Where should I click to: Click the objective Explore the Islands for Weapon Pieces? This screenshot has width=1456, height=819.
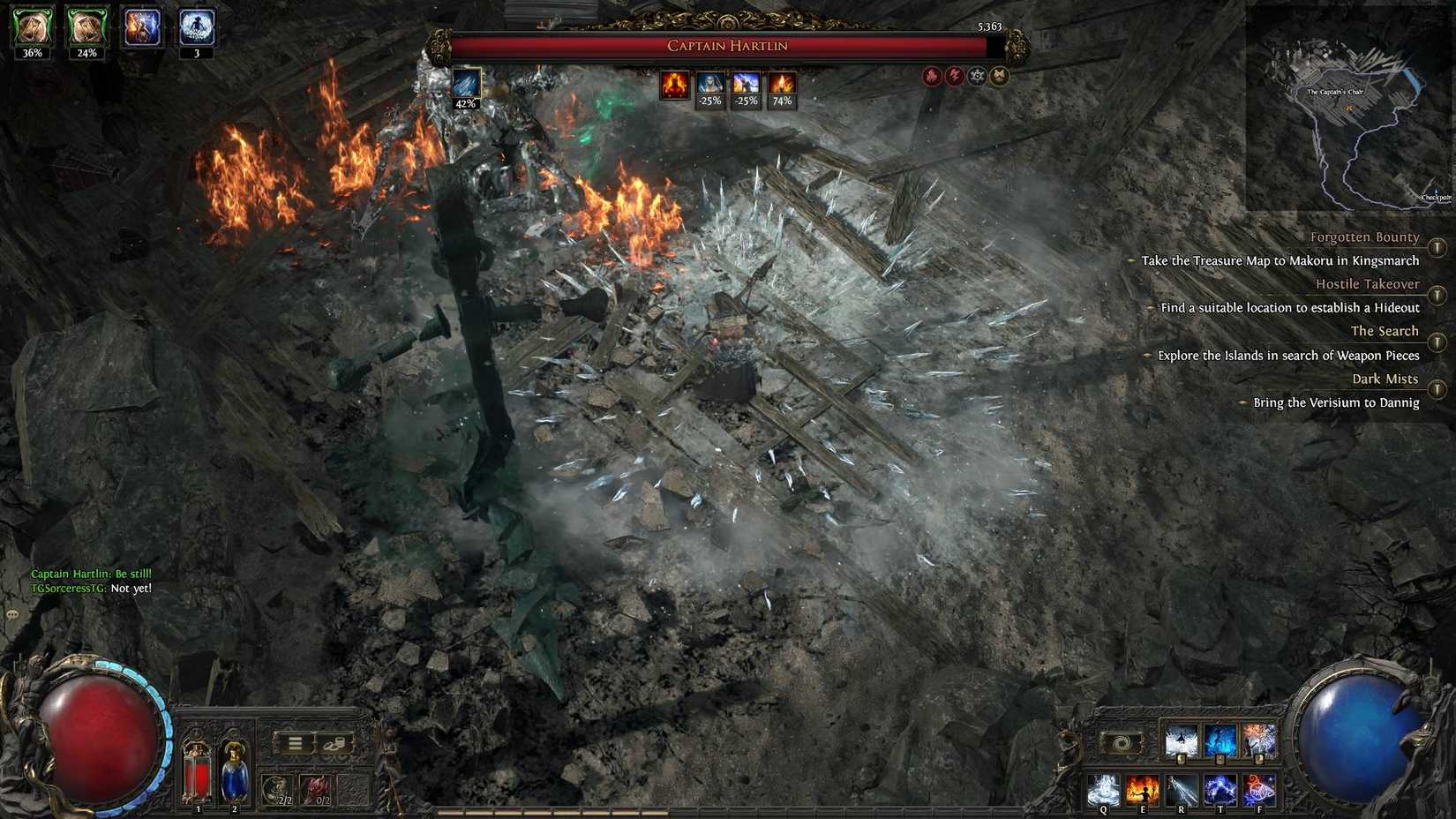coord(1288,356)
